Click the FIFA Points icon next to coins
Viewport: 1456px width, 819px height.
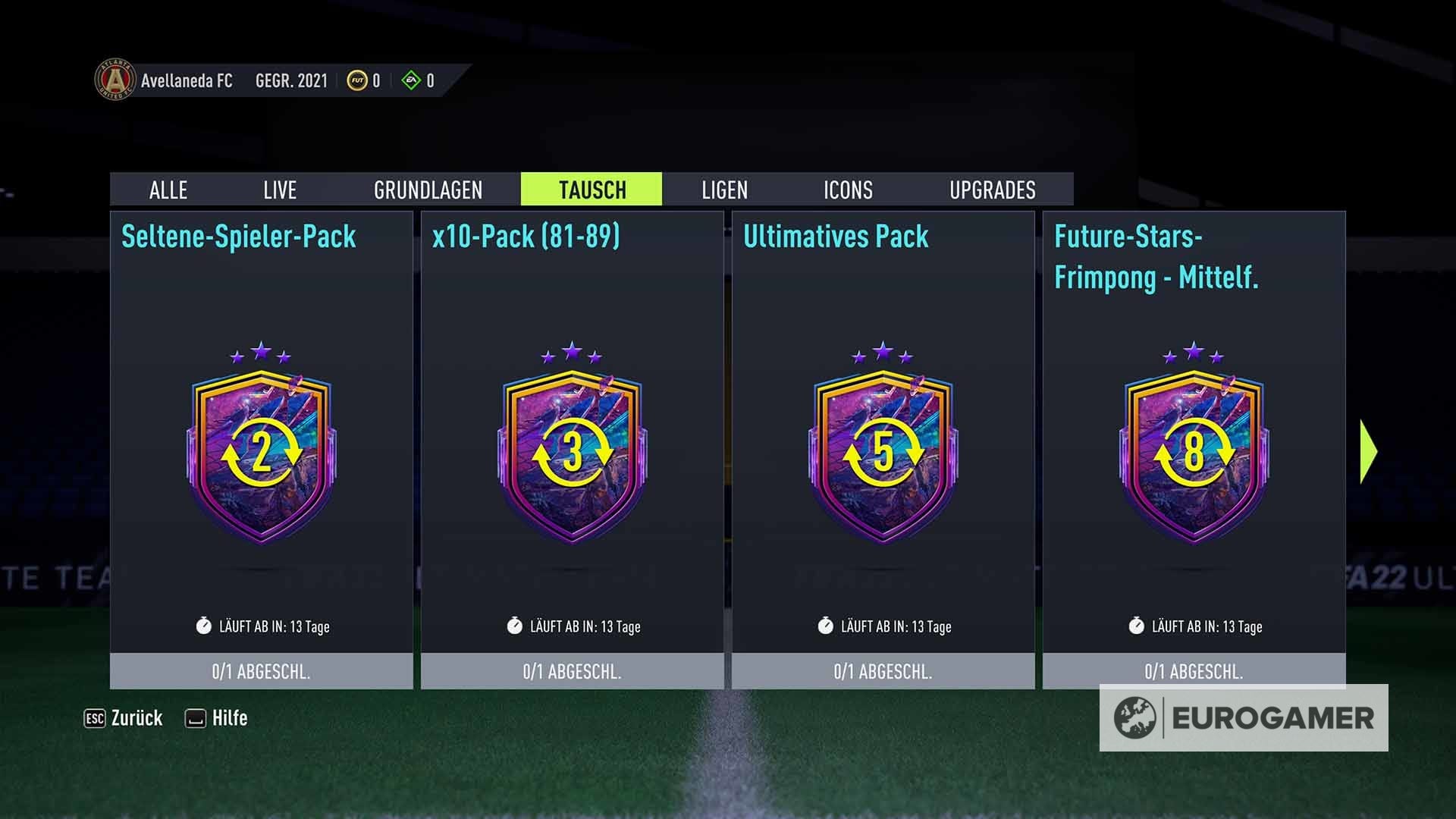point(410,80)
